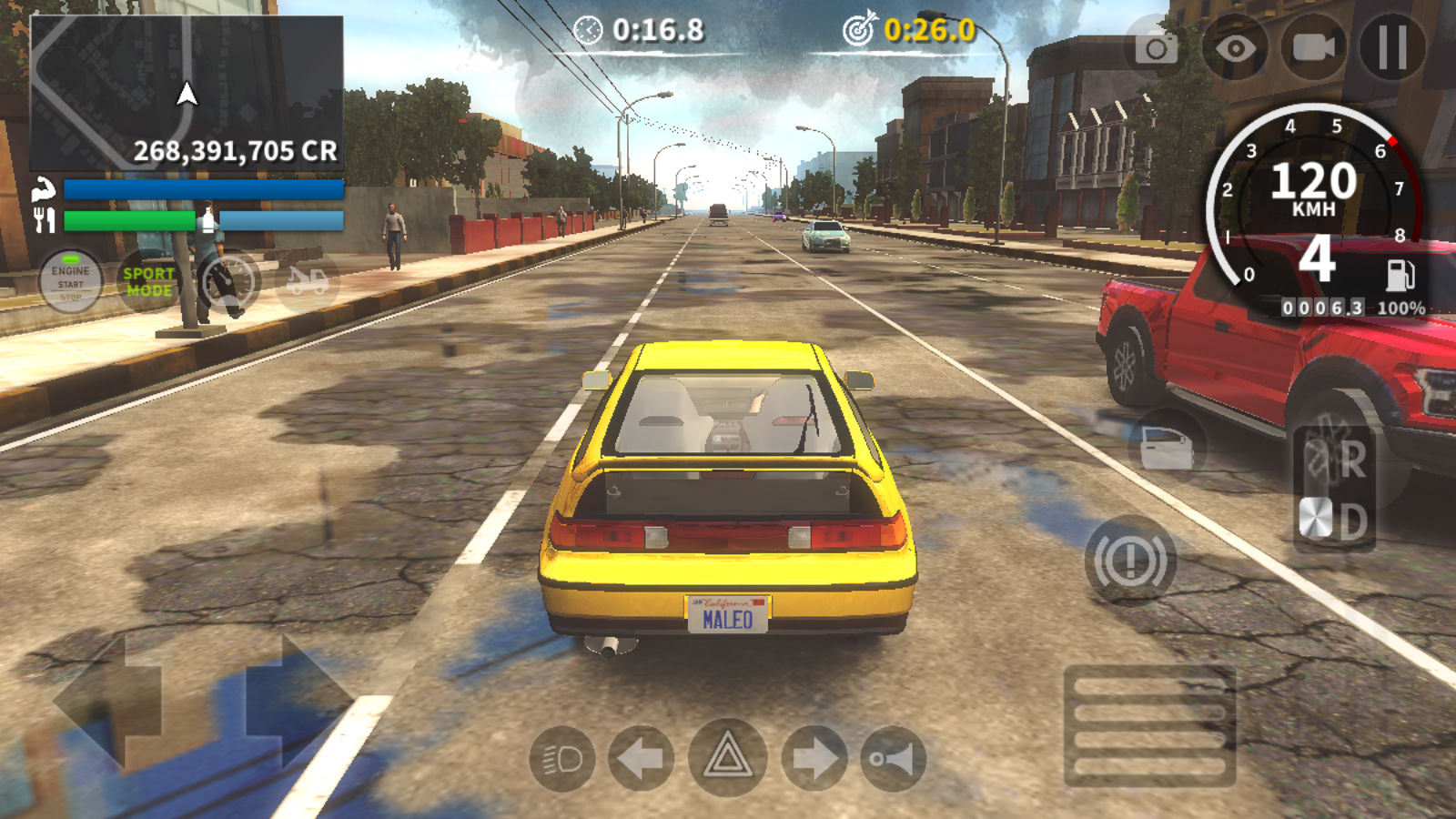1456x819 pixels.
Task: Enable the speed limiter gauge icon
Action: pyautogui.click(x=227, y=282)
